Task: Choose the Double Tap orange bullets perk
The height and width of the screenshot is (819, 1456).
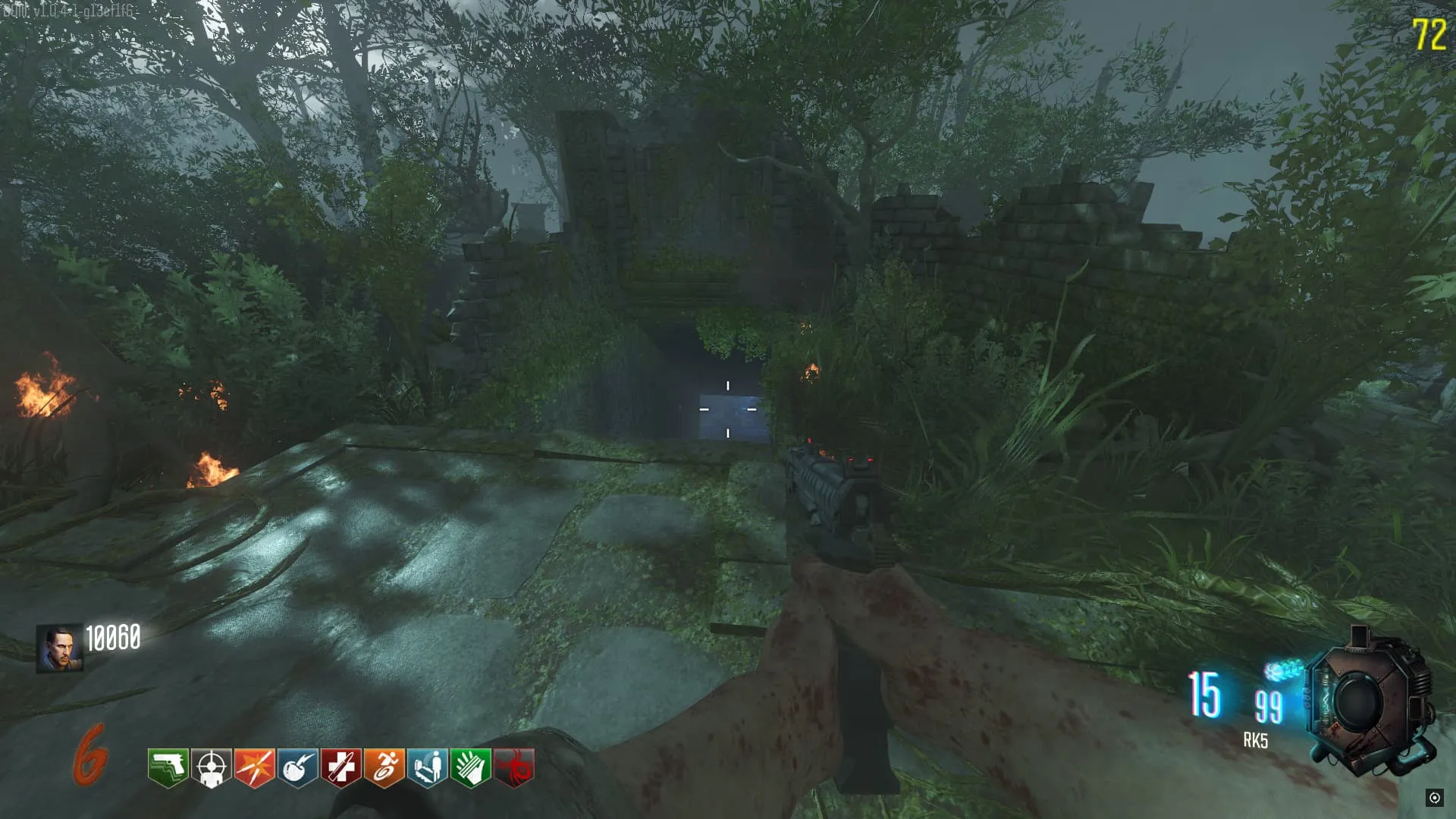Action: (254, 767)
